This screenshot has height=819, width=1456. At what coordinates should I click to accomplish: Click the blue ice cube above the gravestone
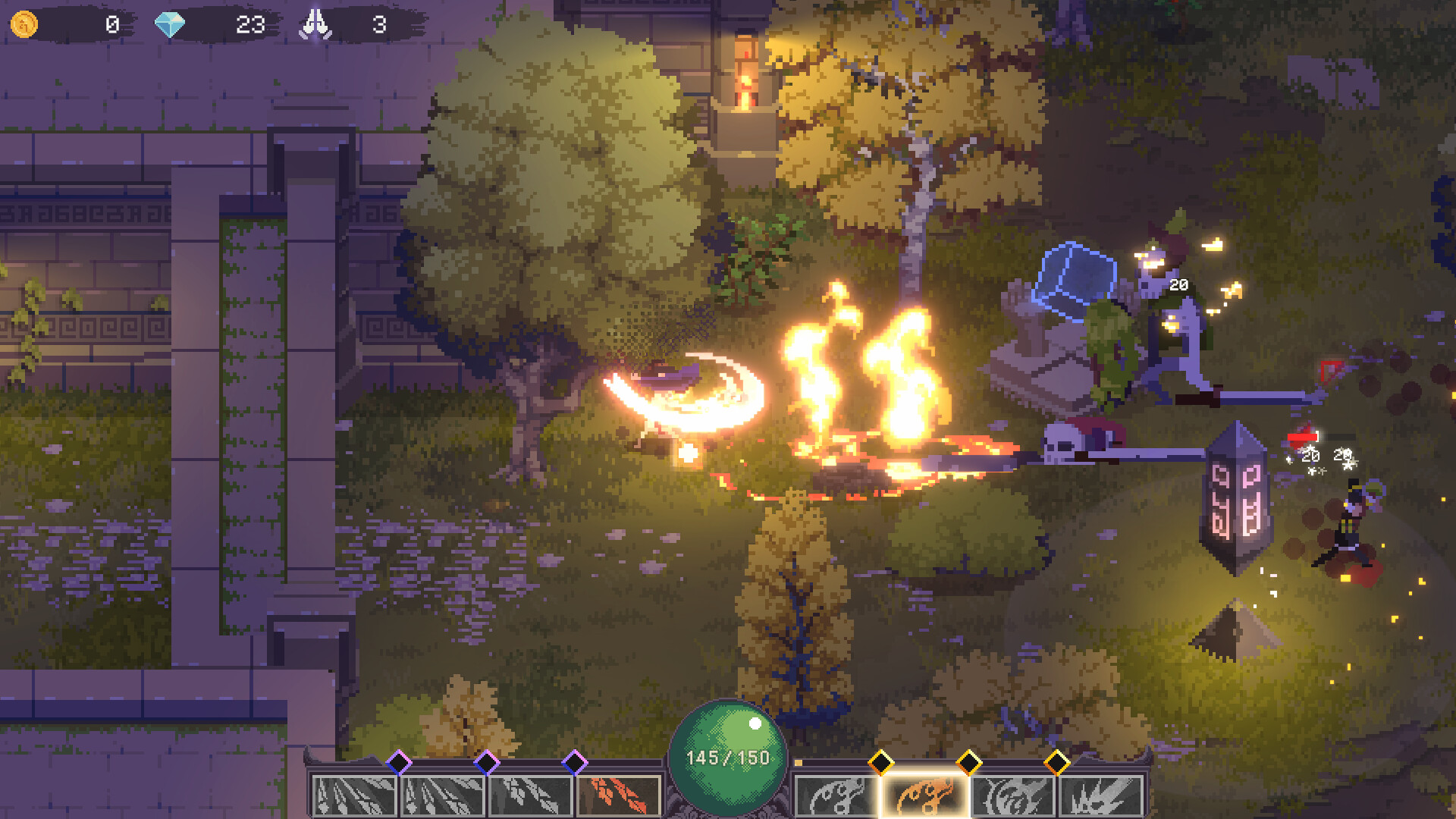pyautogui.click(x=1073, y=277)
